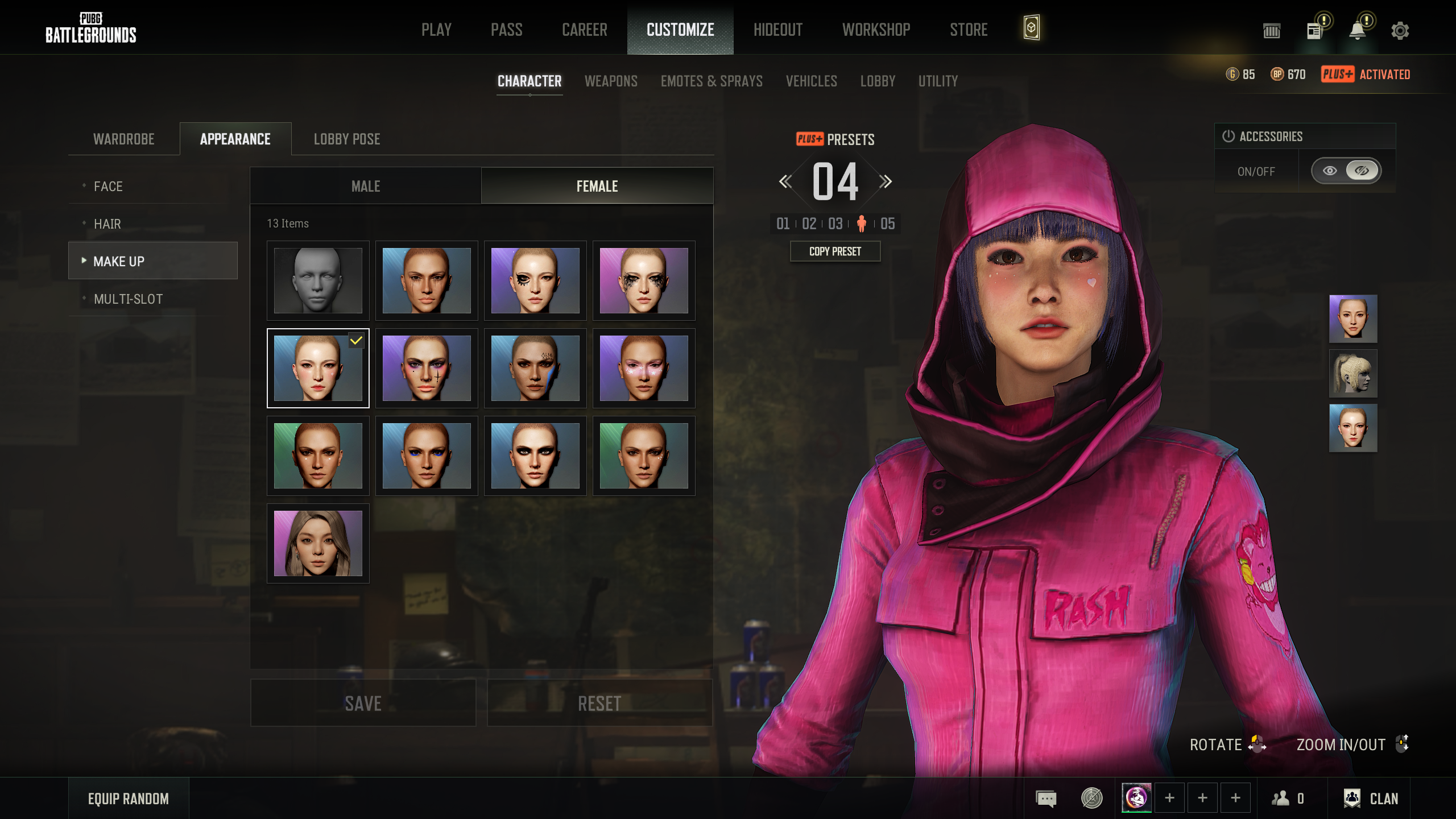Choose the Hair appearance category

[x=107, y=224]
